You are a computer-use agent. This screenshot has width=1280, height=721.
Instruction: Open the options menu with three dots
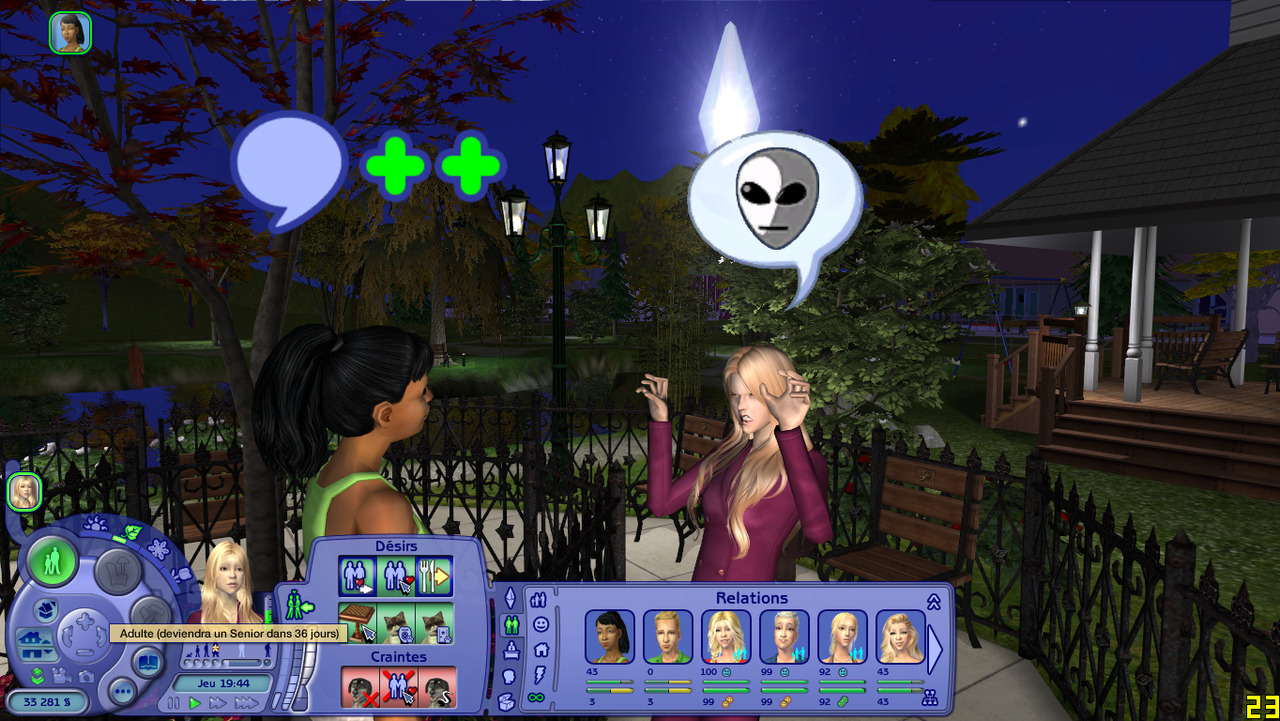click(x=123, y=690)
